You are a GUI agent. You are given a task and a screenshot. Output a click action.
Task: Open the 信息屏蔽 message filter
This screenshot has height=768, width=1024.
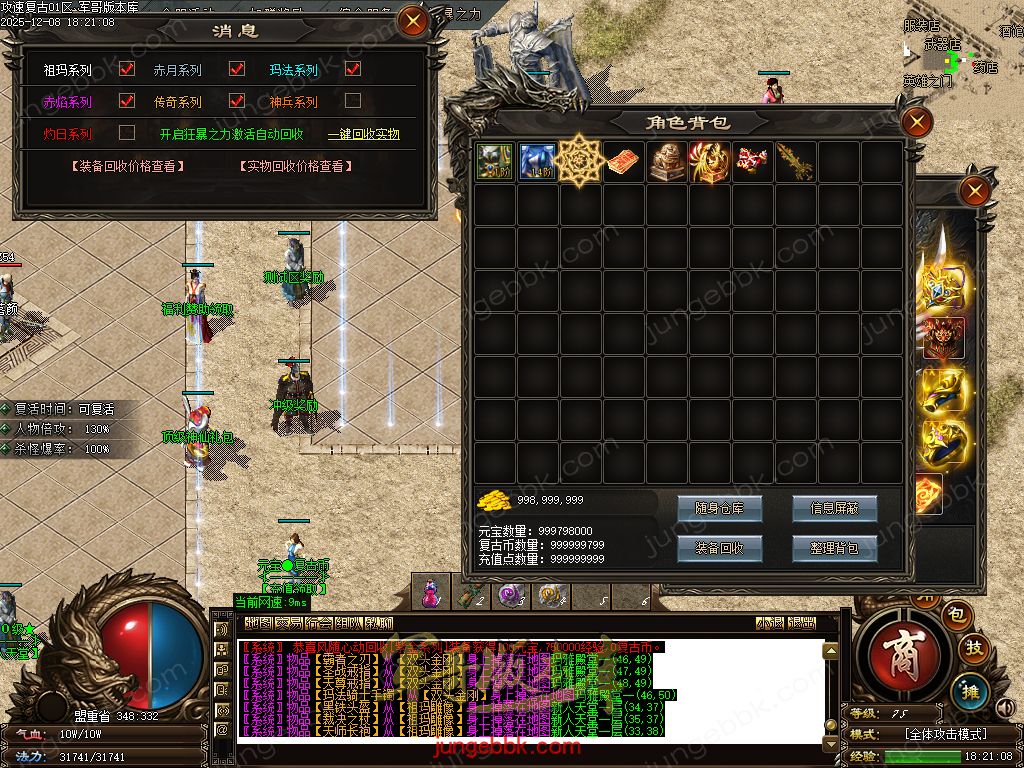pyautogui.click(x=834, y=508)
